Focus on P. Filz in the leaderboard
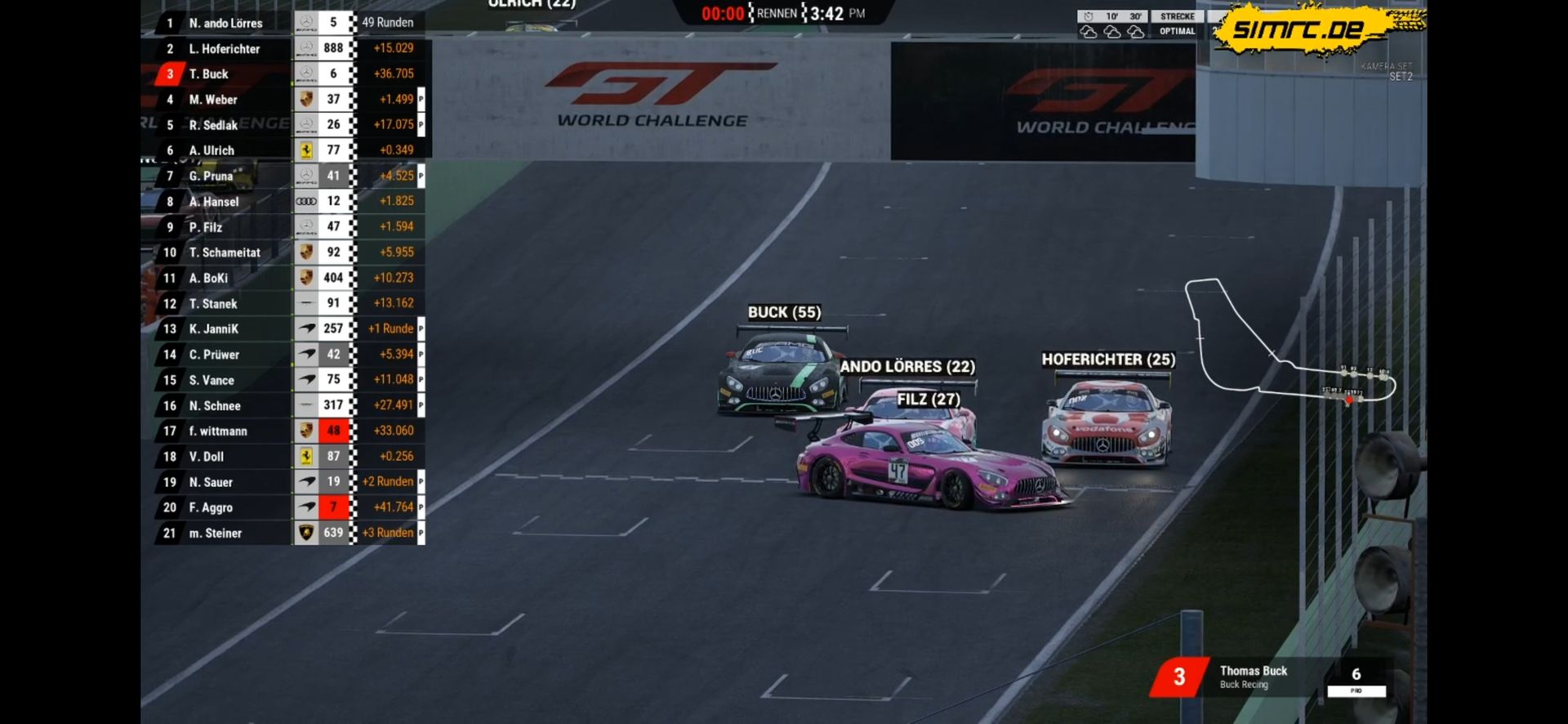This screenshot has width=1568, height=724. tap(206, 227)
